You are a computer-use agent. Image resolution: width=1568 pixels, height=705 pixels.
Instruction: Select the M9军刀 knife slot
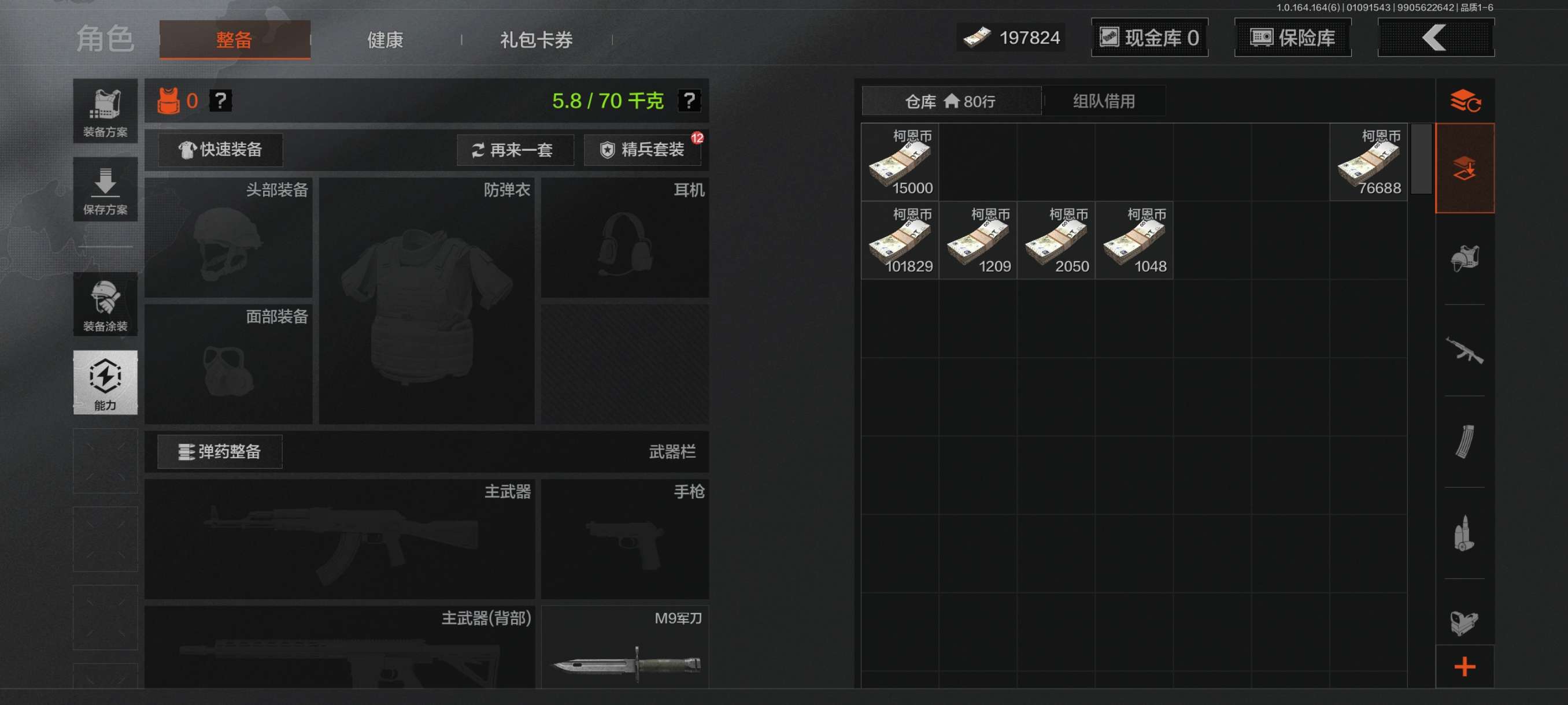(x=625, y=648)
